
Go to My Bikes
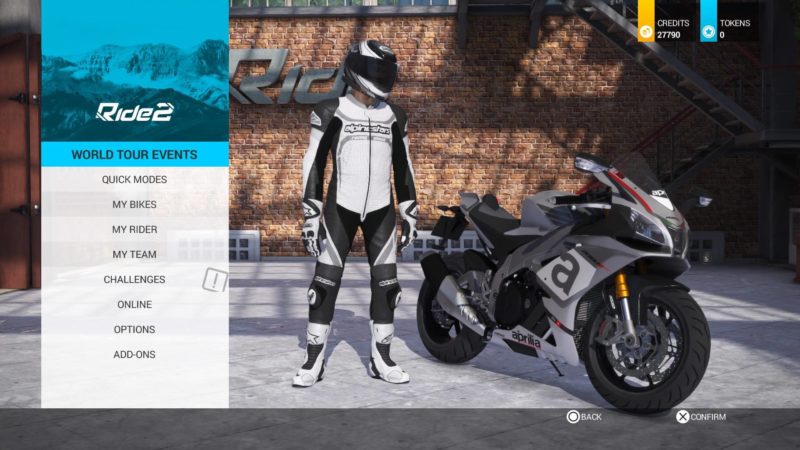134,205
